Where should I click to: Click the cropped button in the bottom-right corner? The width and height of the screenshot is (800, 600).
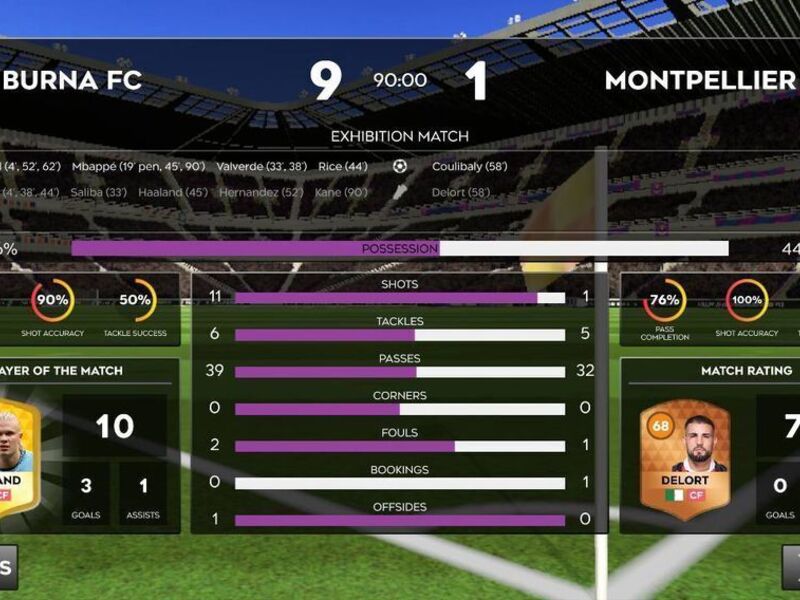point(791,567)
